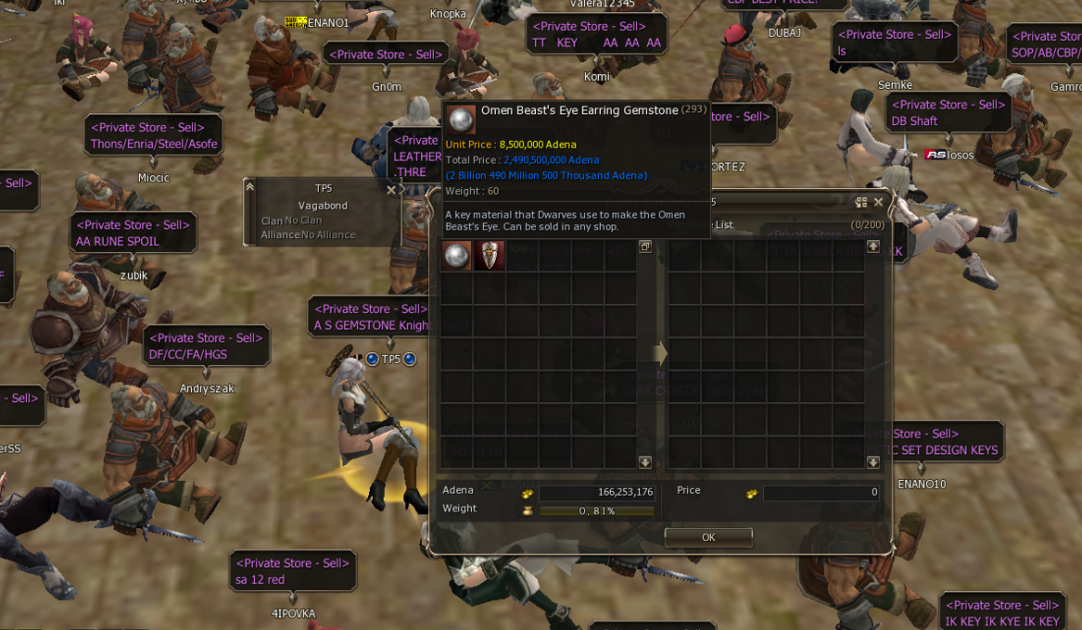Collapse the TP5 target info panel

250,187
